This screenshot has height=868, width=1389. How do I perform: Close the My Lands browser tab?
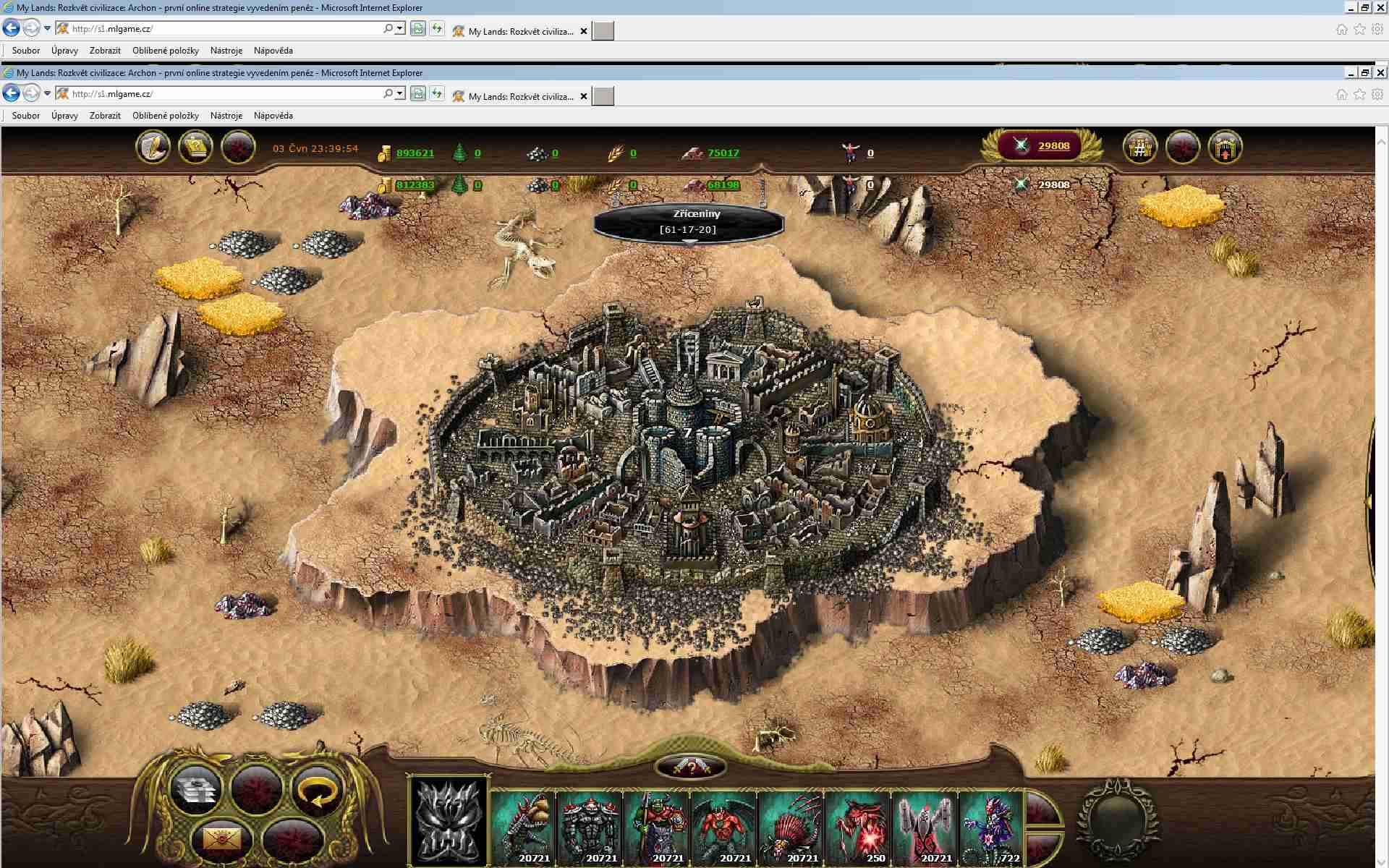[x=584, y=96]
